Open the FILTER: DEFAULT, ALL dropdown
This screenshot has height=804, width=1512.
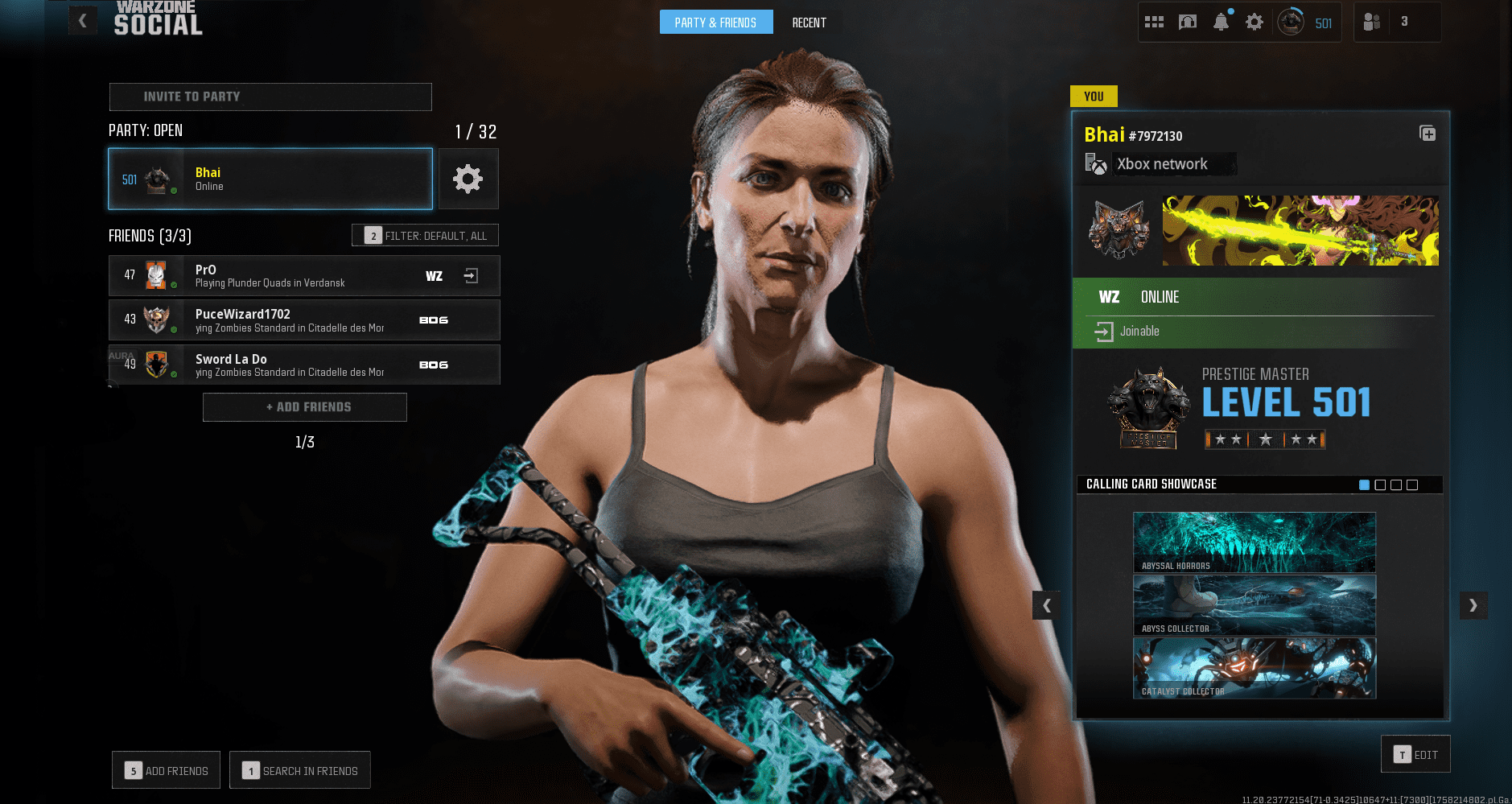click(x=425, y=234)
